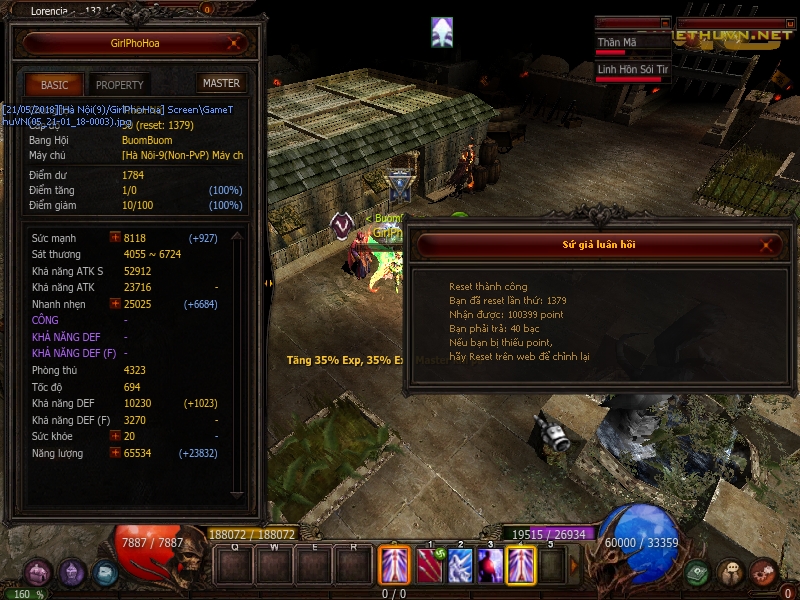This screenshot has width=800, height=600.
Task: Open the MASTER panel button
Action: (221, 84)
